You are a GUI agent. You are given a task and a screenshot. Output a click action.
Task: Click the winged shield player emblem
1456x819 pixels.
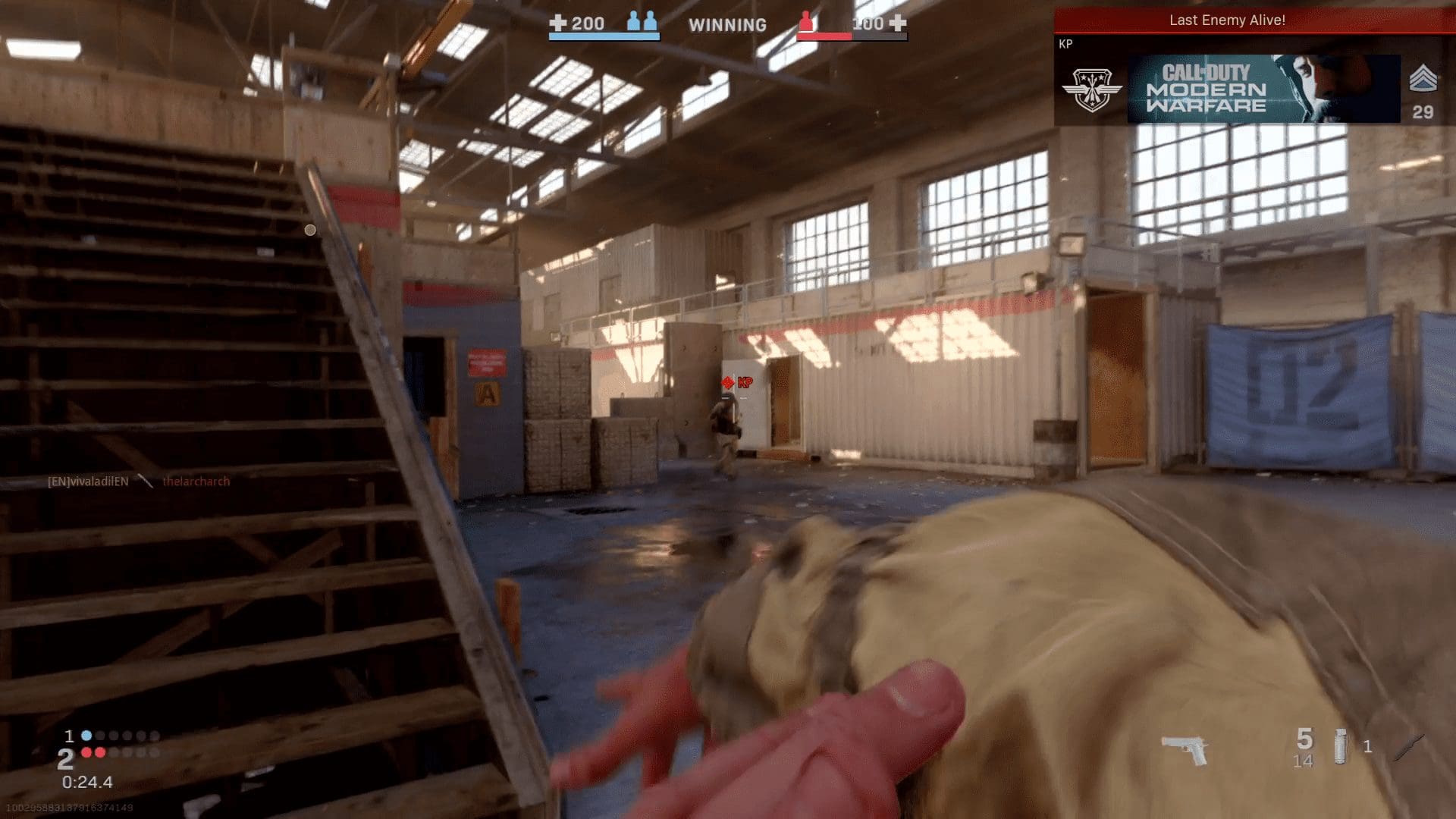click(x=1090, y=89)
